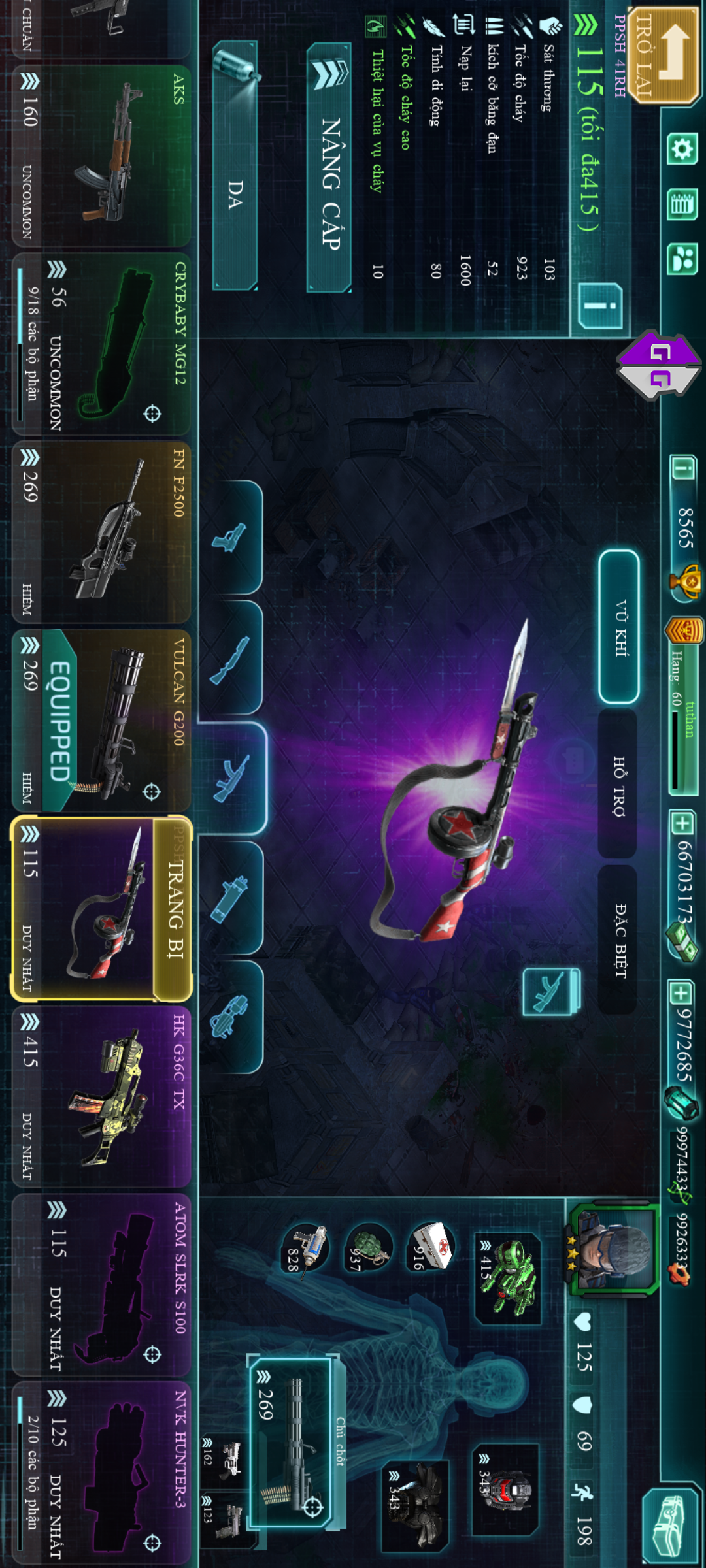Screen dimensions: 706x1568
Task: Select the CRYBABY MG12 weapon card
Action: pyautogui.click(x=101, y=344)
